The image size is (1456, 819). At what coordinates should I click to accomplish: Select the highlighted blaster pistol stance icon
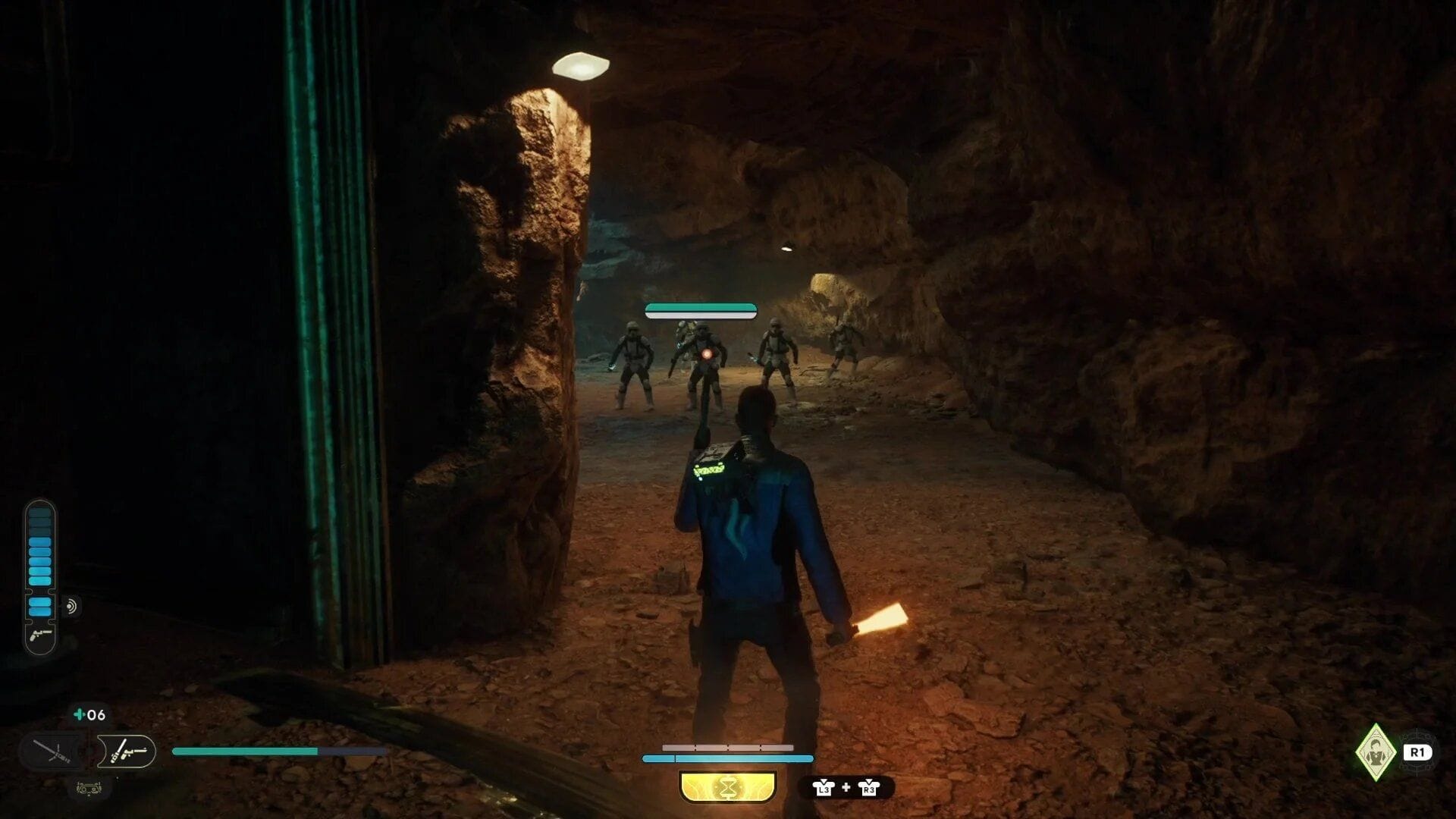tap(127, 751)
